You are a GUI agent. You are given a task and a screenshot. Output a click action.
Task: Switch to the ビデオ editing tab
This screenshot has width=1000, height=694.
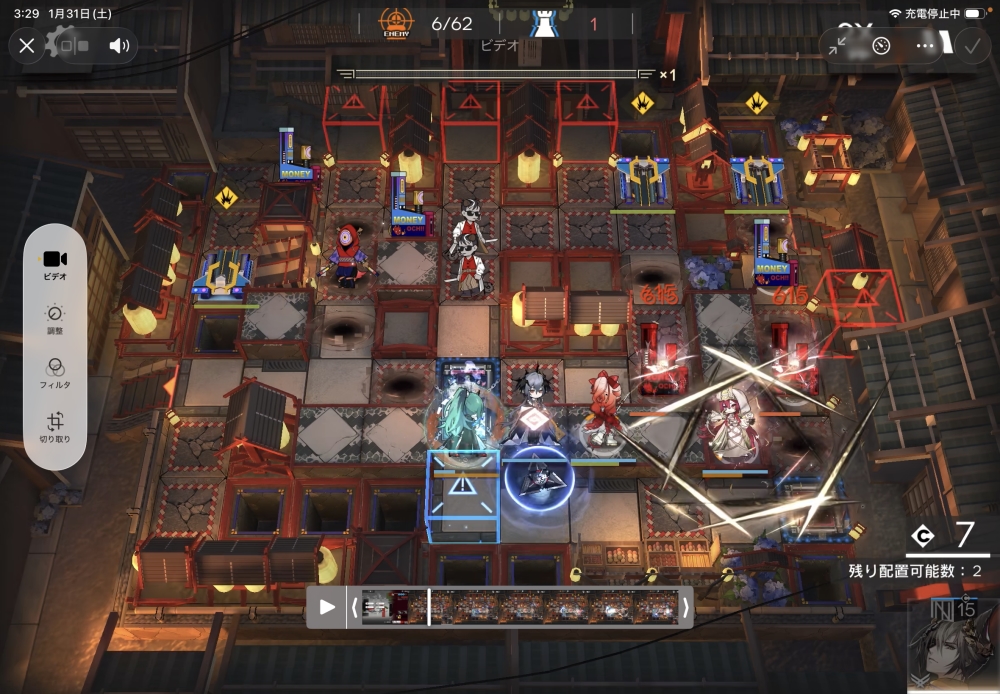pos(55,263)
